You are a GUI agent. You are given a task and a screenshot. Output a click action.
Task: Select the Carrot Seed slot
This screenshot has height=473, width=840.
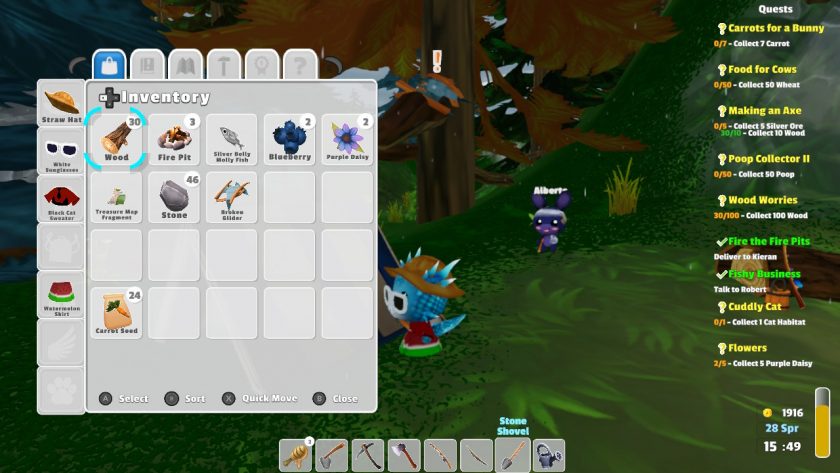(117, 312)
